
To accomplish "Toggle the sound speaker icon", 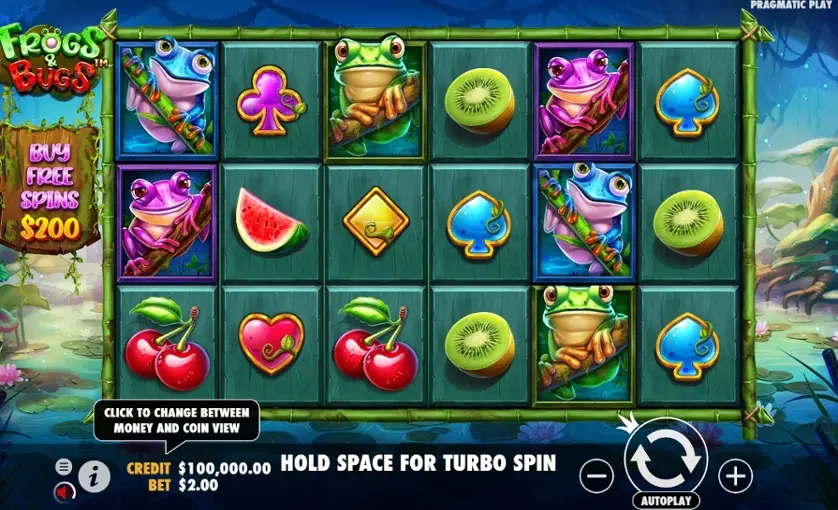I will click(64, 492).
